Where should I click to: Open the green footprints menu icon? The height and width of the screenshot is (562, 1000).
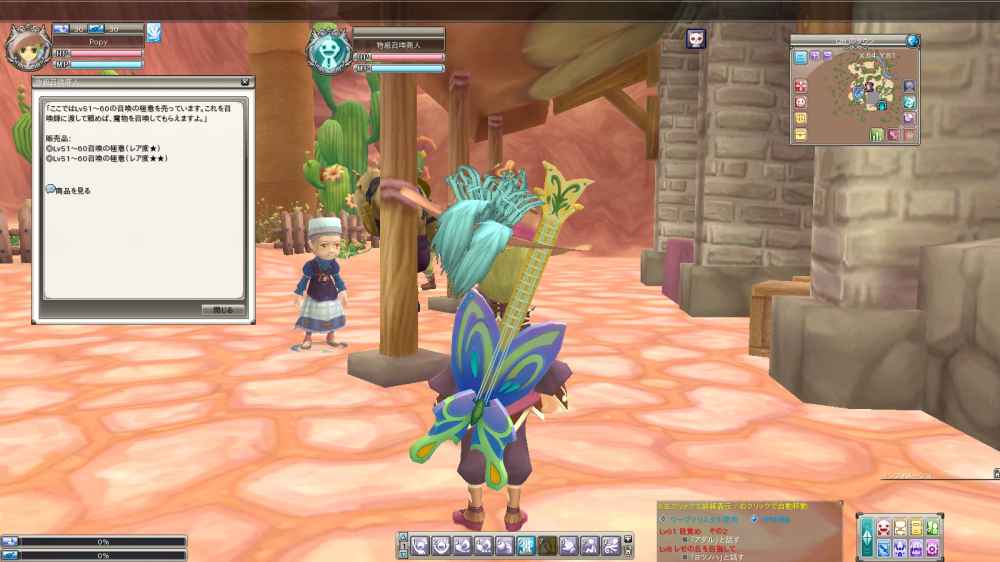pyautogui.click(x=931, y=528)
